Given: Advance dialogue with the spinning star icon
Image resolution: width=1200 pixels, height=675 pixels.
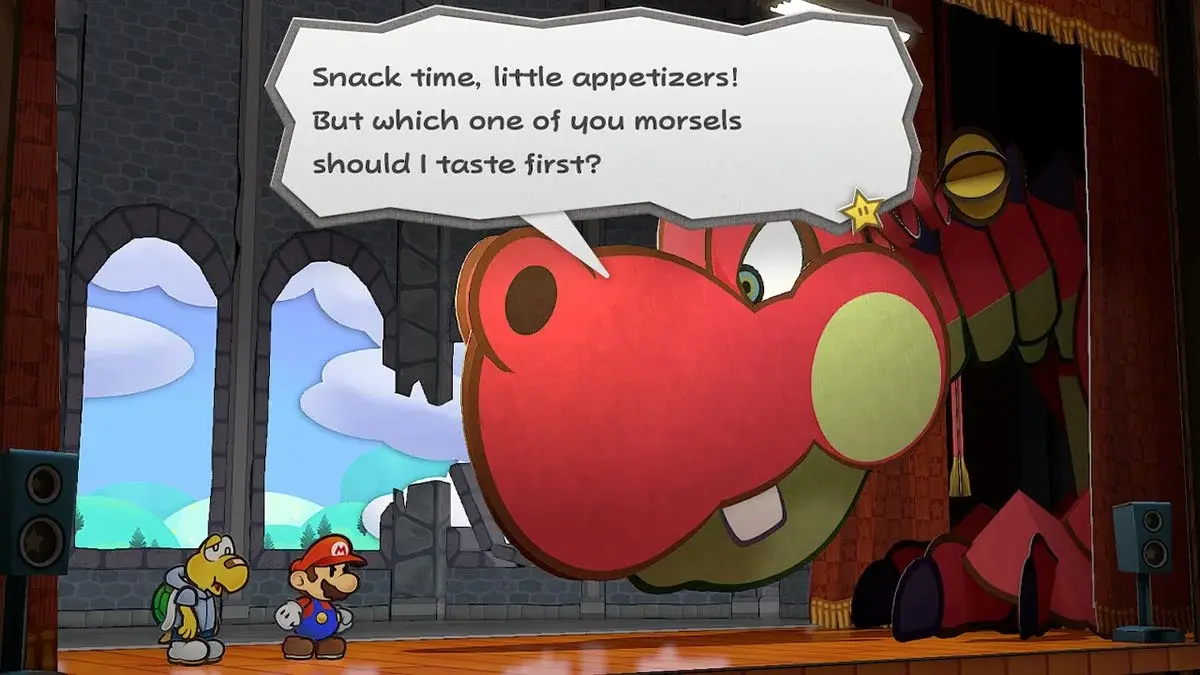Looking at the screenshot, I should point(862,210).
